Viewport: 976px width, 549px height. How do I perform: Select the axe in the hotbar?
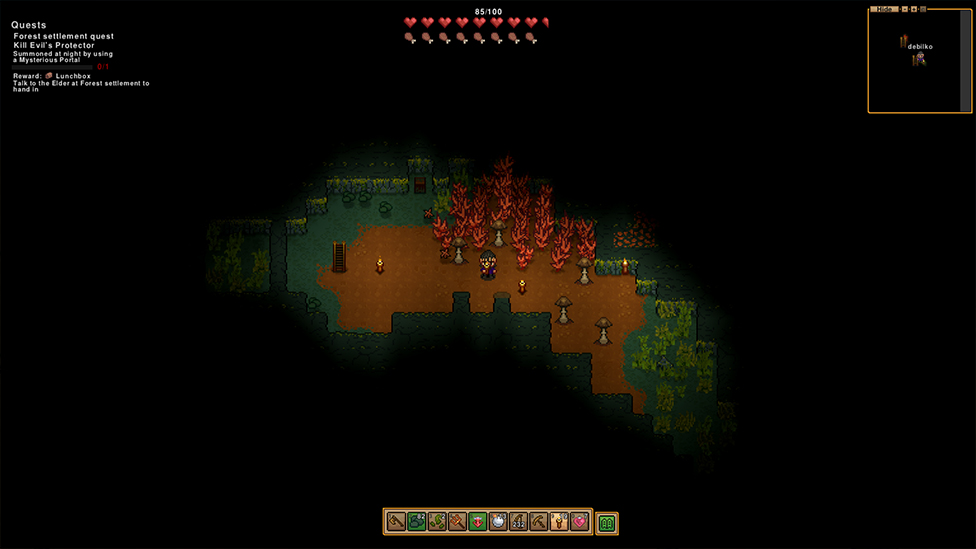(x=396, y=522)
